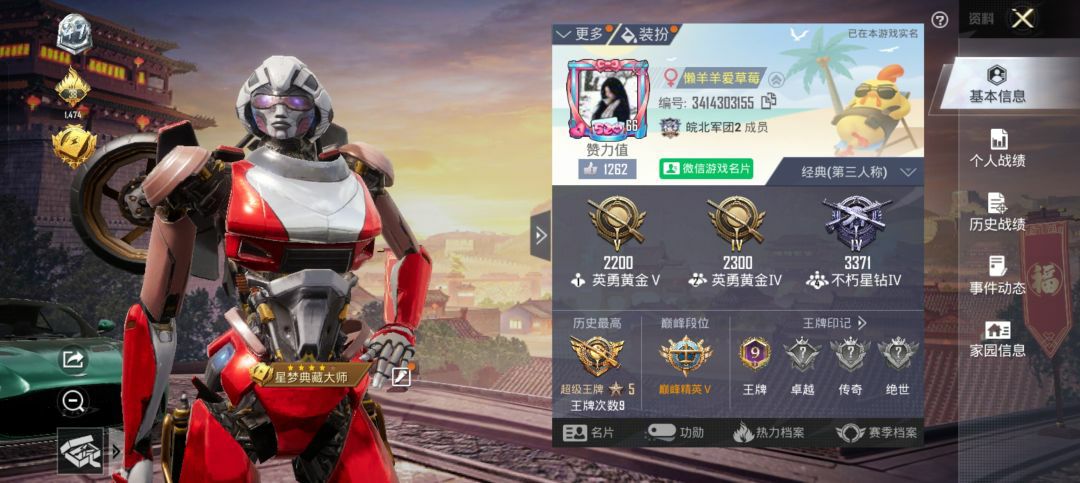The height and width of the screenshot is (483, 1080).
Task: Open the 名片 section
Action: point(589,433)
